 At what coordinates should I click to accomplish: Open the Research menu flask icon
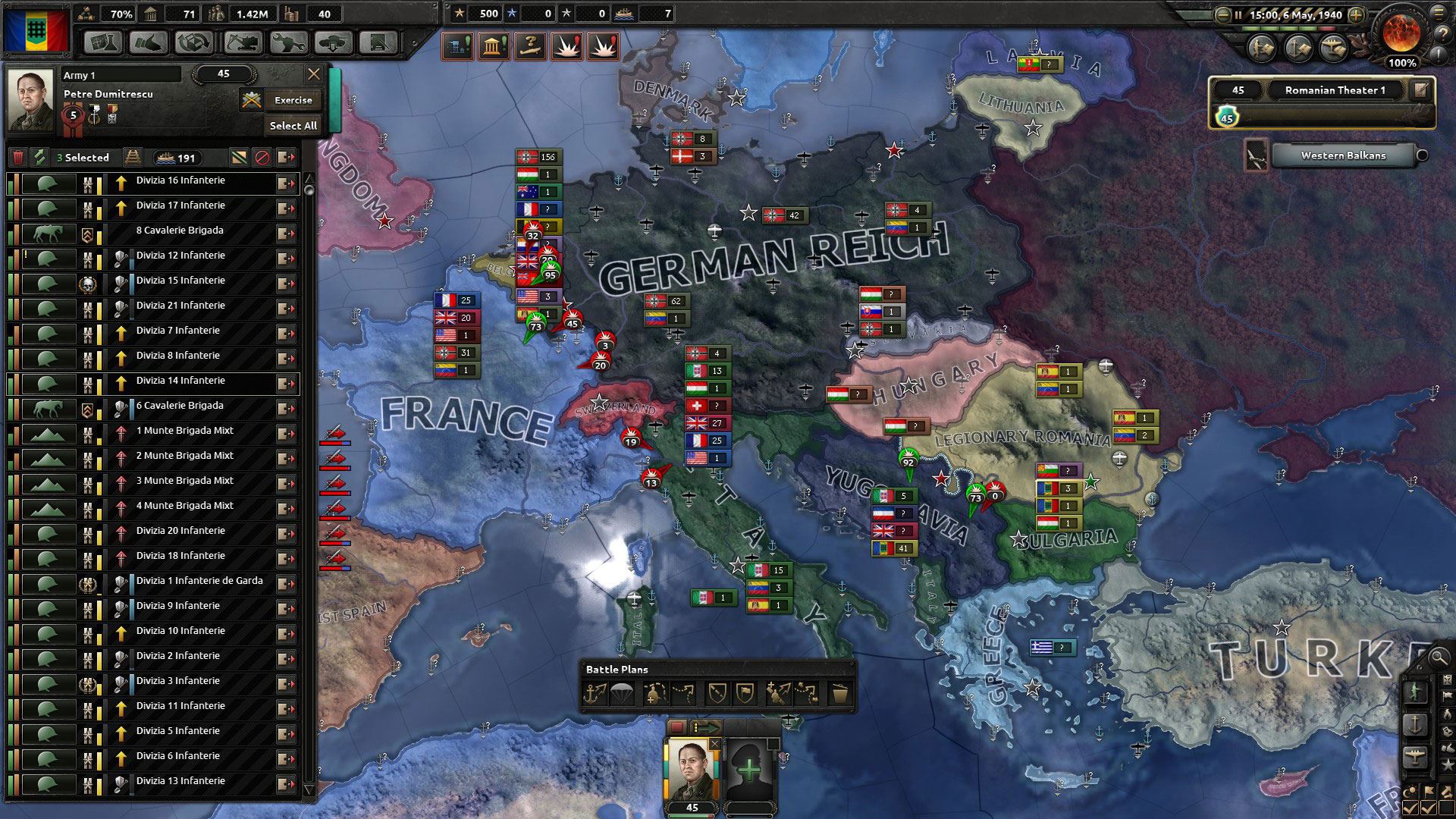[x=102, y=42]
